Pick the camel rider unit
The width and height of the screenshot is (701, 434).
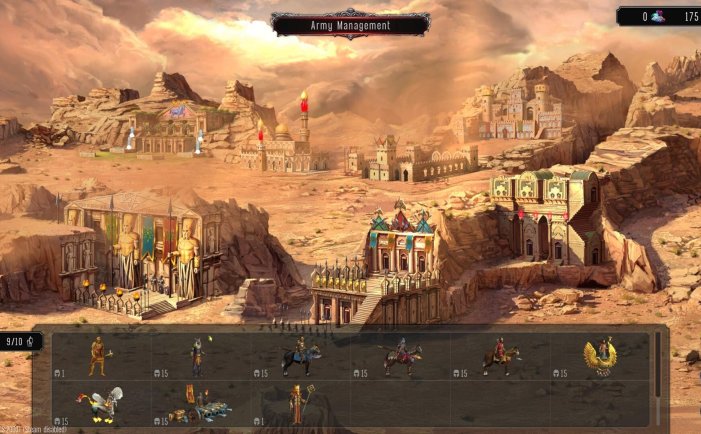click(x=401, y=357)
